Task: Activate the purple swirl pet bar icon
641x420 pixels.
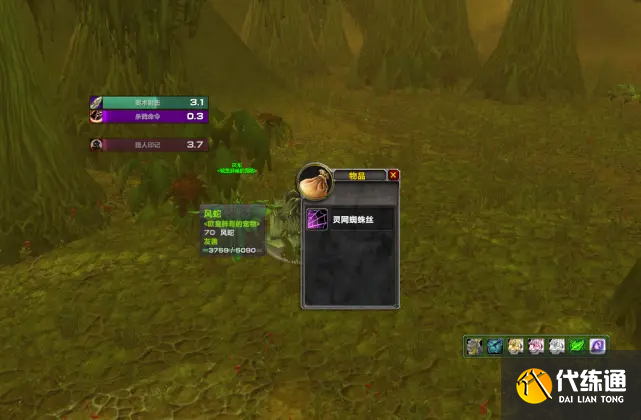Action: 597,346
